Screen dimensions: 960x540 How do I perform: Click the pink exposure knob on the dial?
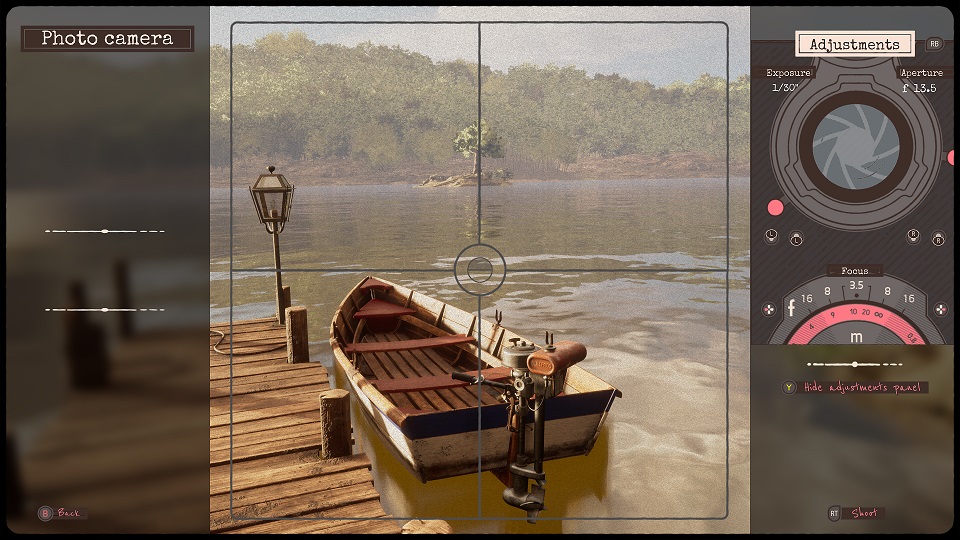[x=775, y=208]
